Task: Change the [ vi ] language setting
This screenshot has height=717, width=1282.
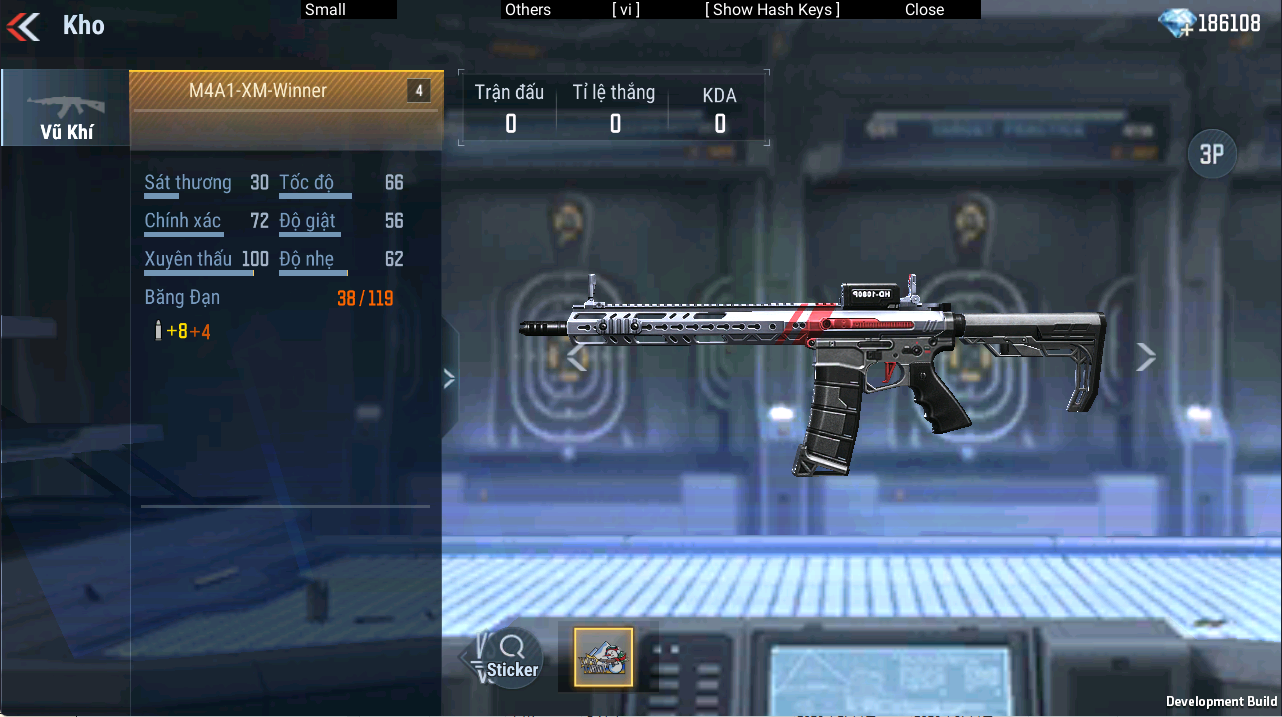Action: click(x=626, y=10)
